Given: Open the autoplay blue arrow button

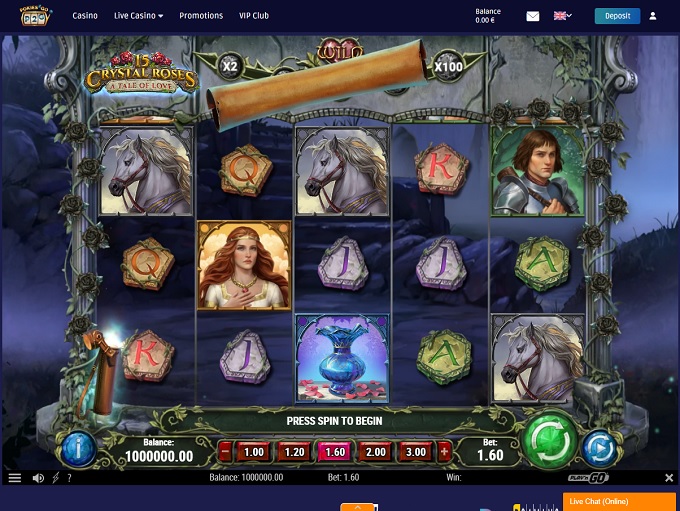Looking at the screenshot, I should click(x=598, y=447).
